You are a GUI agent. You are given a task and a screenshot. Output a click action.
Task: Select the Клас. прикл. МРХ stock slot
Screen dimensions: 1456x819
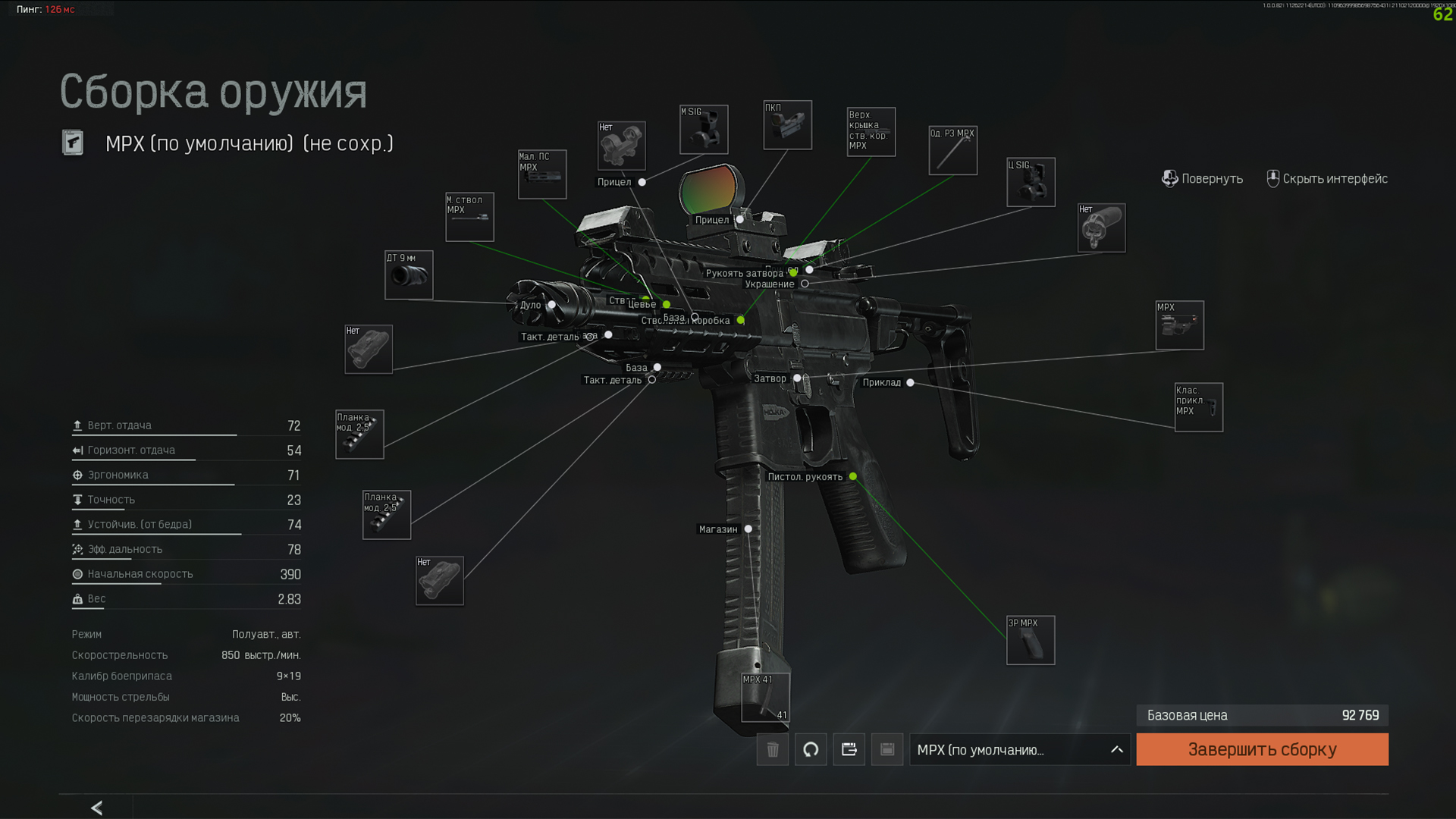1198,407
